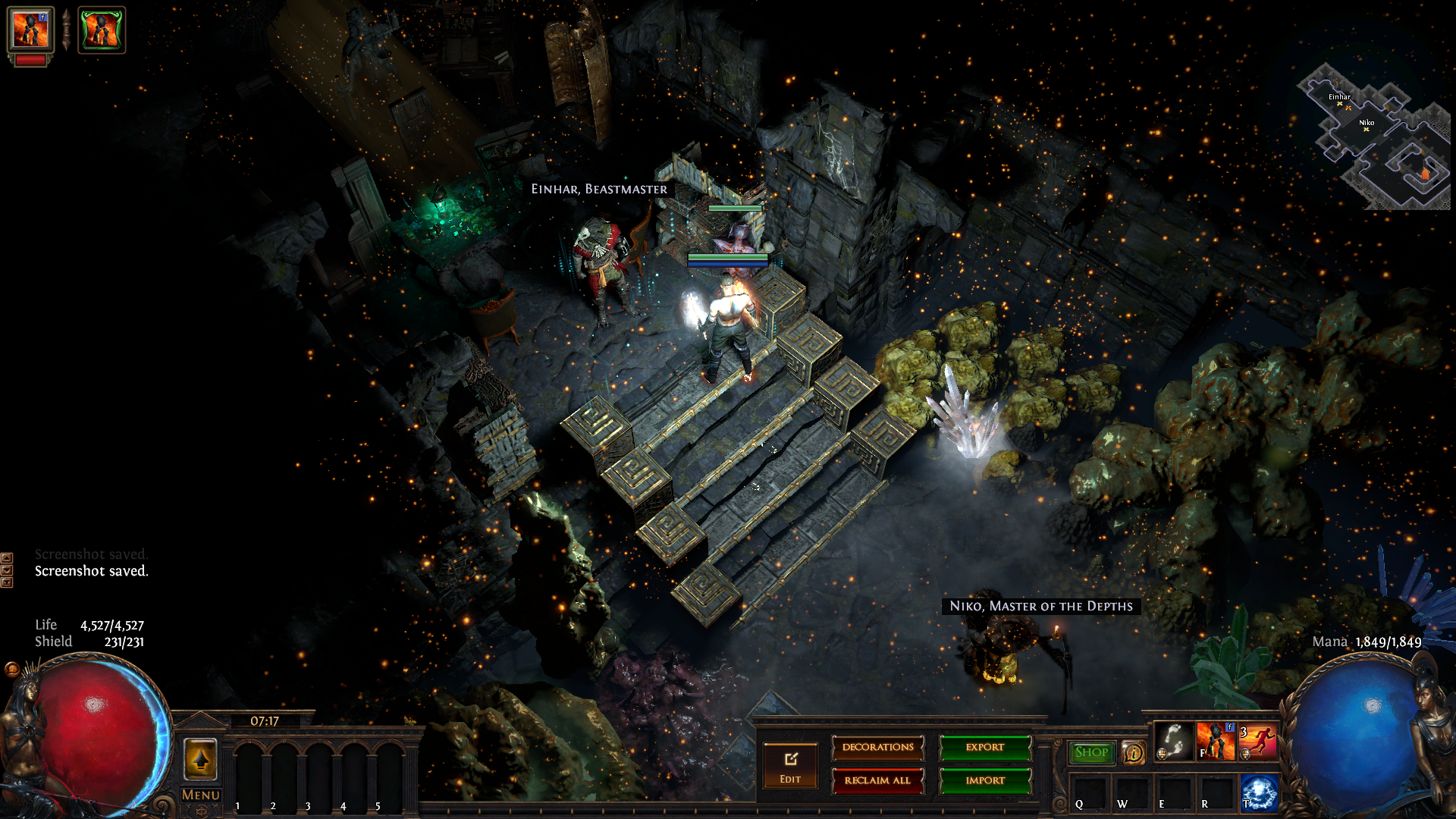Open the Decorations list

click(x=877, y=748)
